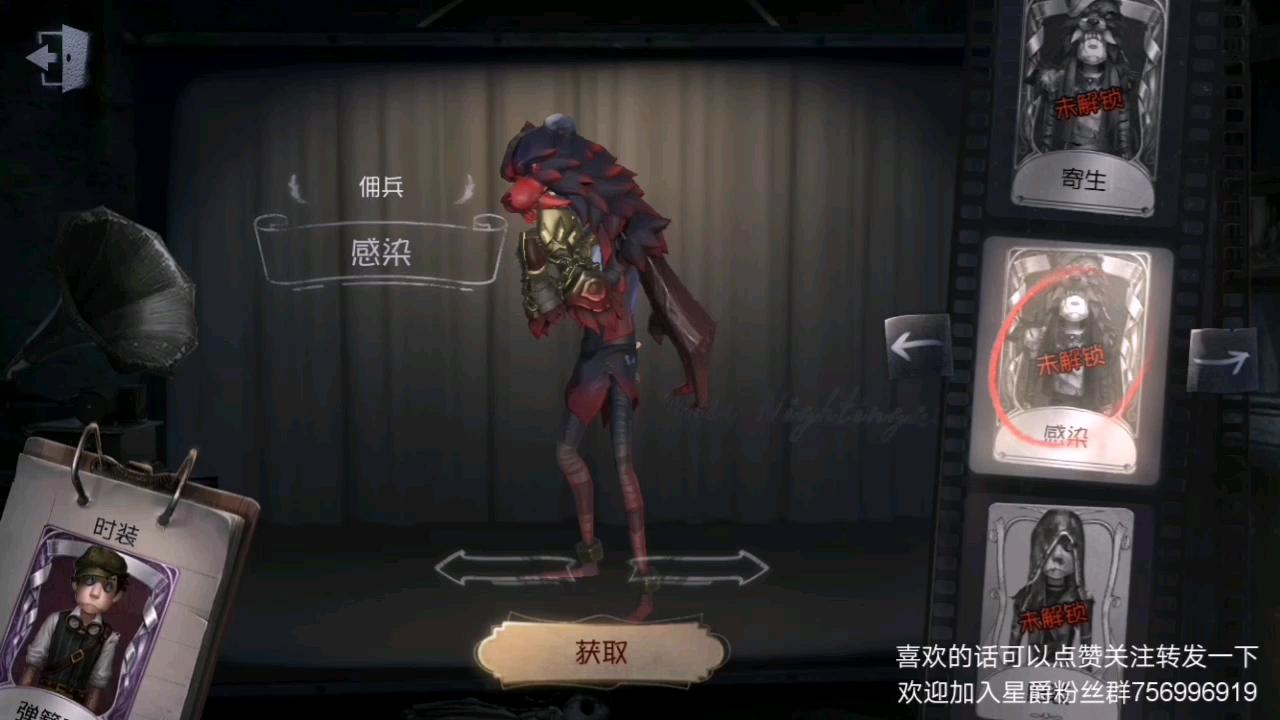Click the feather icon left of 佣兵 label
1280x720 pixels.
pyautogui.click(x=297, y=188)
